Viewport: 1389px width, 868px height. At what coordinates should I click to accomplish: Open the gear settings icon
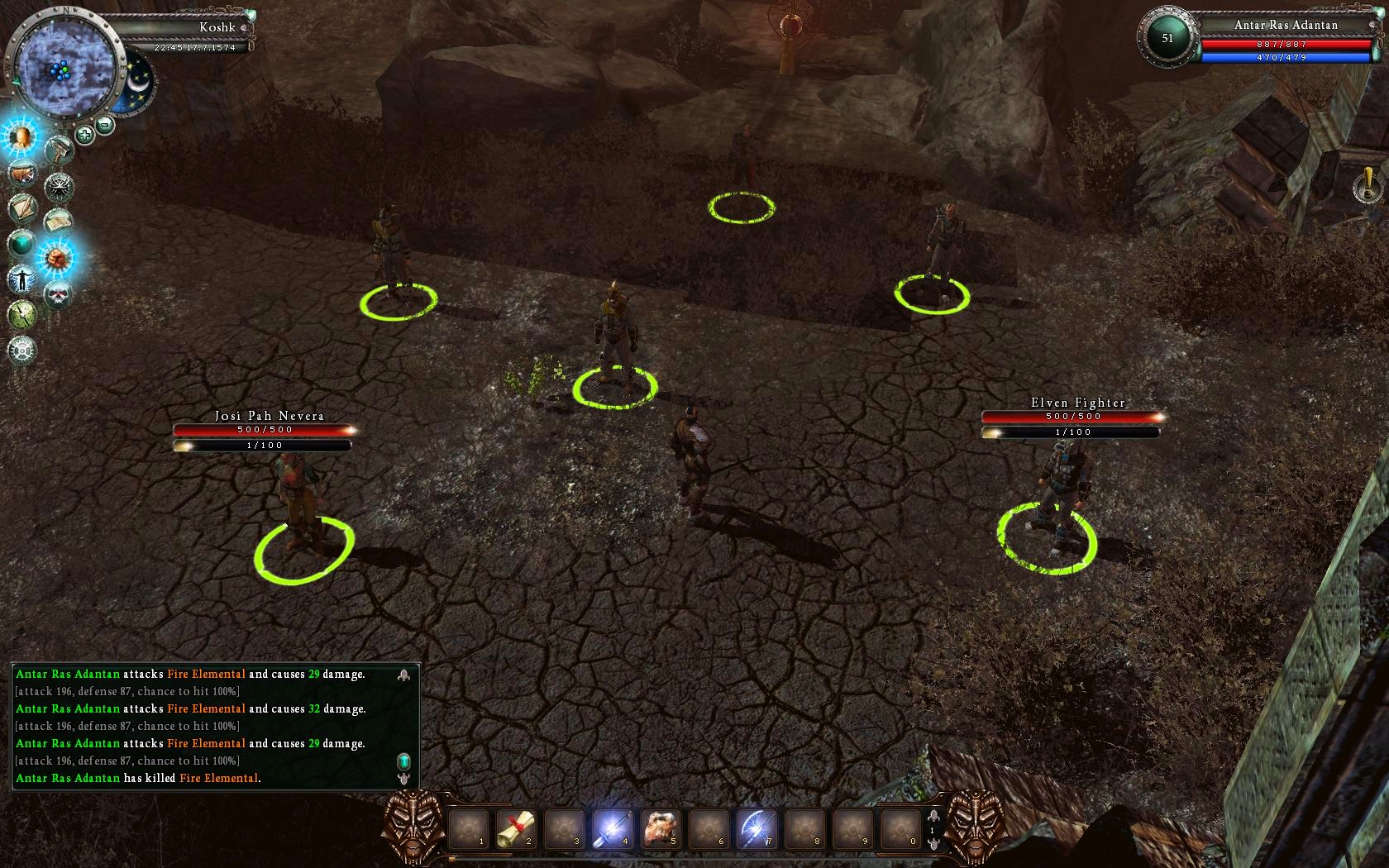[21, 350]
